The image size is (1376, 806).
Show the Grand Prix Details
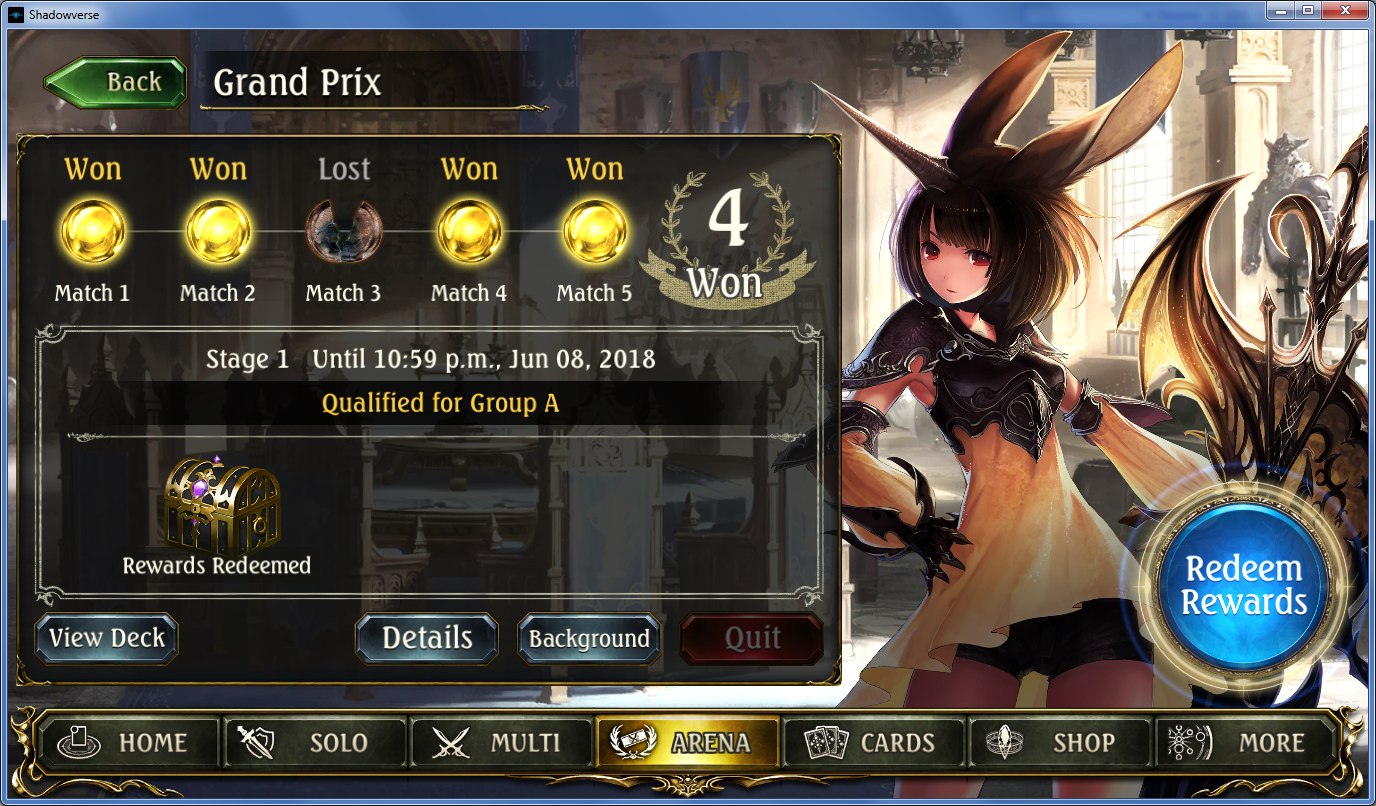[427, 638]
